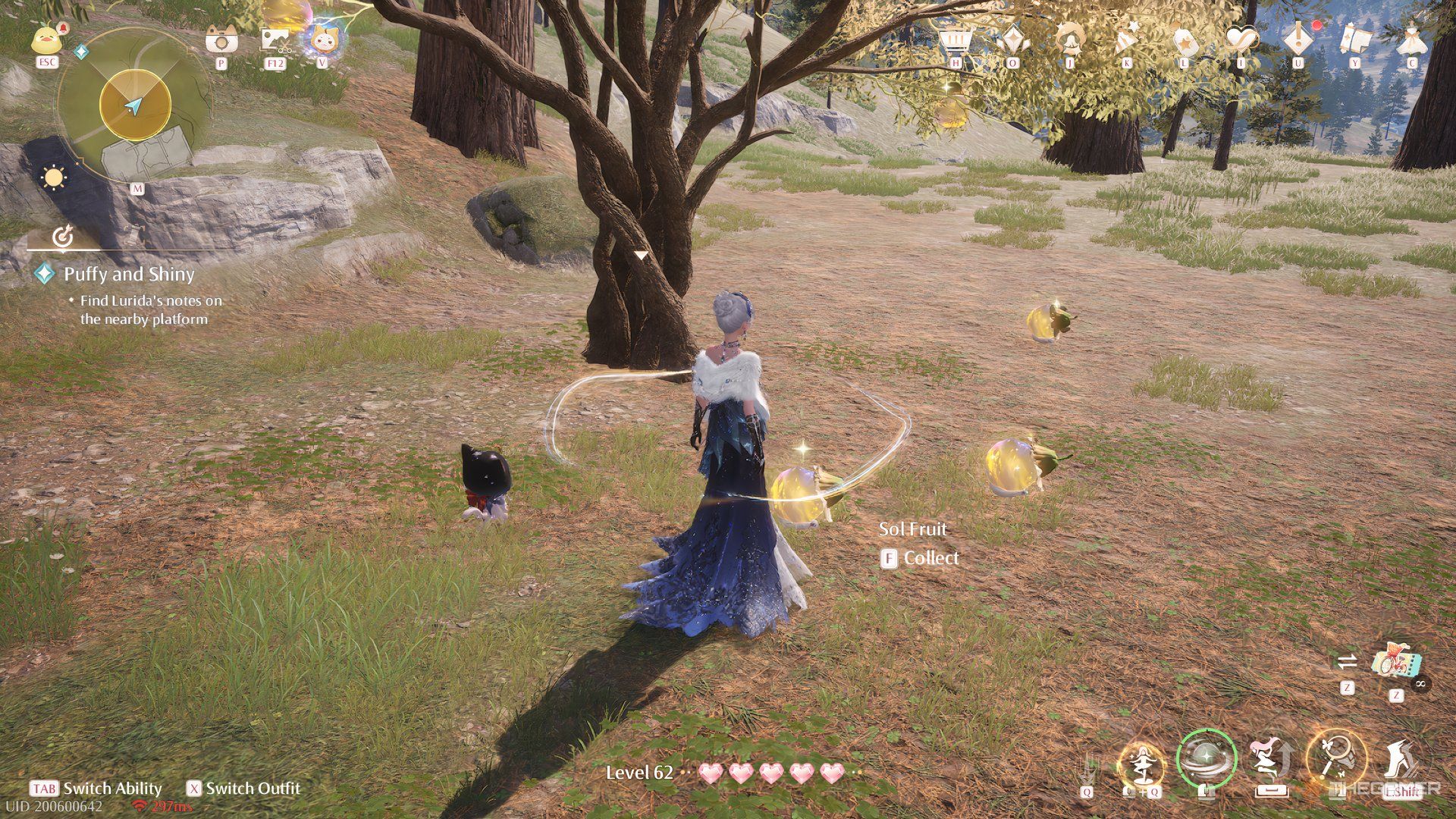Activate the butterfly net bug-catching ability
This screenshot has width=1456, height=819.
(1335, 758)
